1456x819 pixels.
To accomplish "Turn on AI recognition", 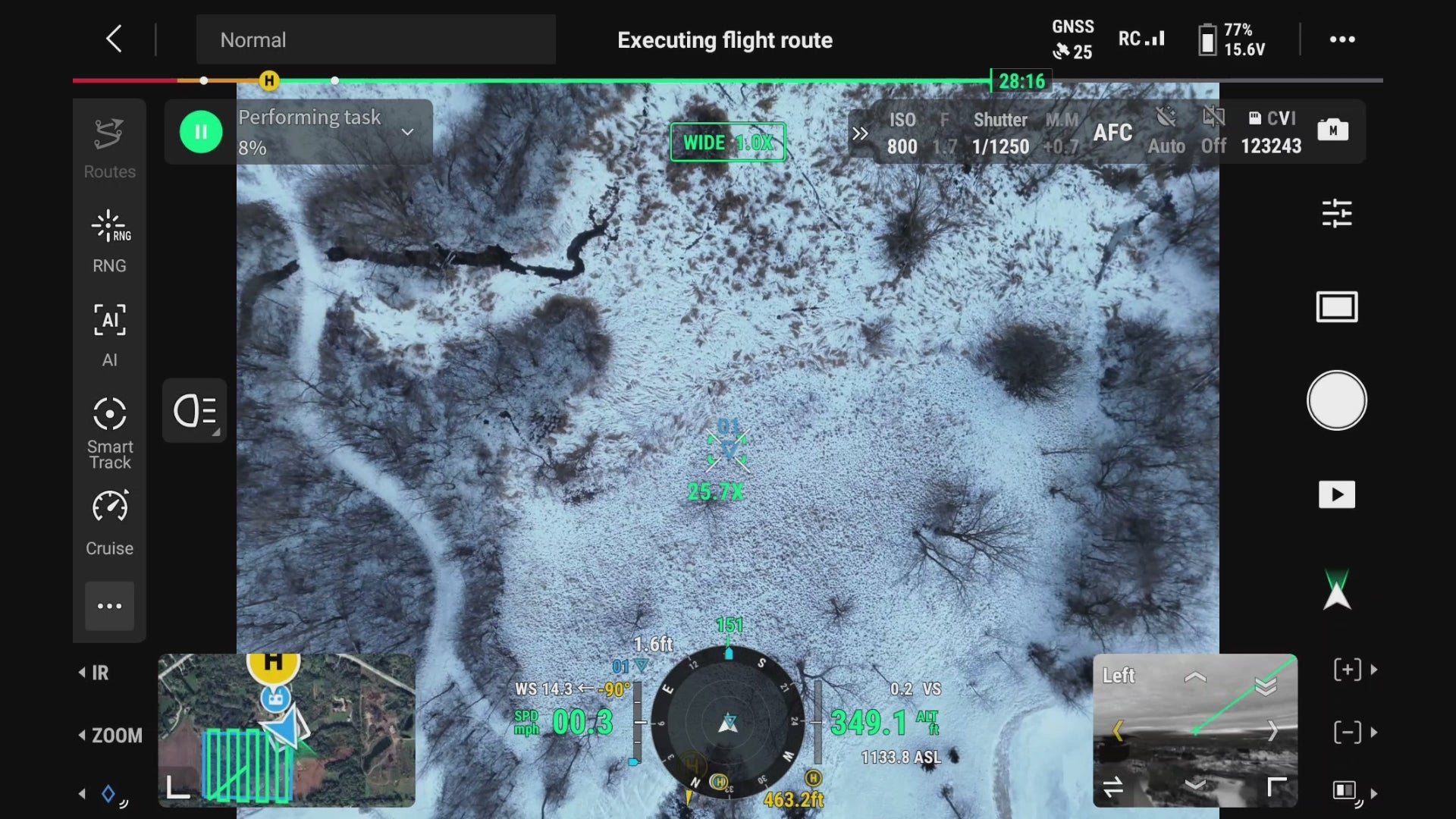I will click(x=109, y=334).
